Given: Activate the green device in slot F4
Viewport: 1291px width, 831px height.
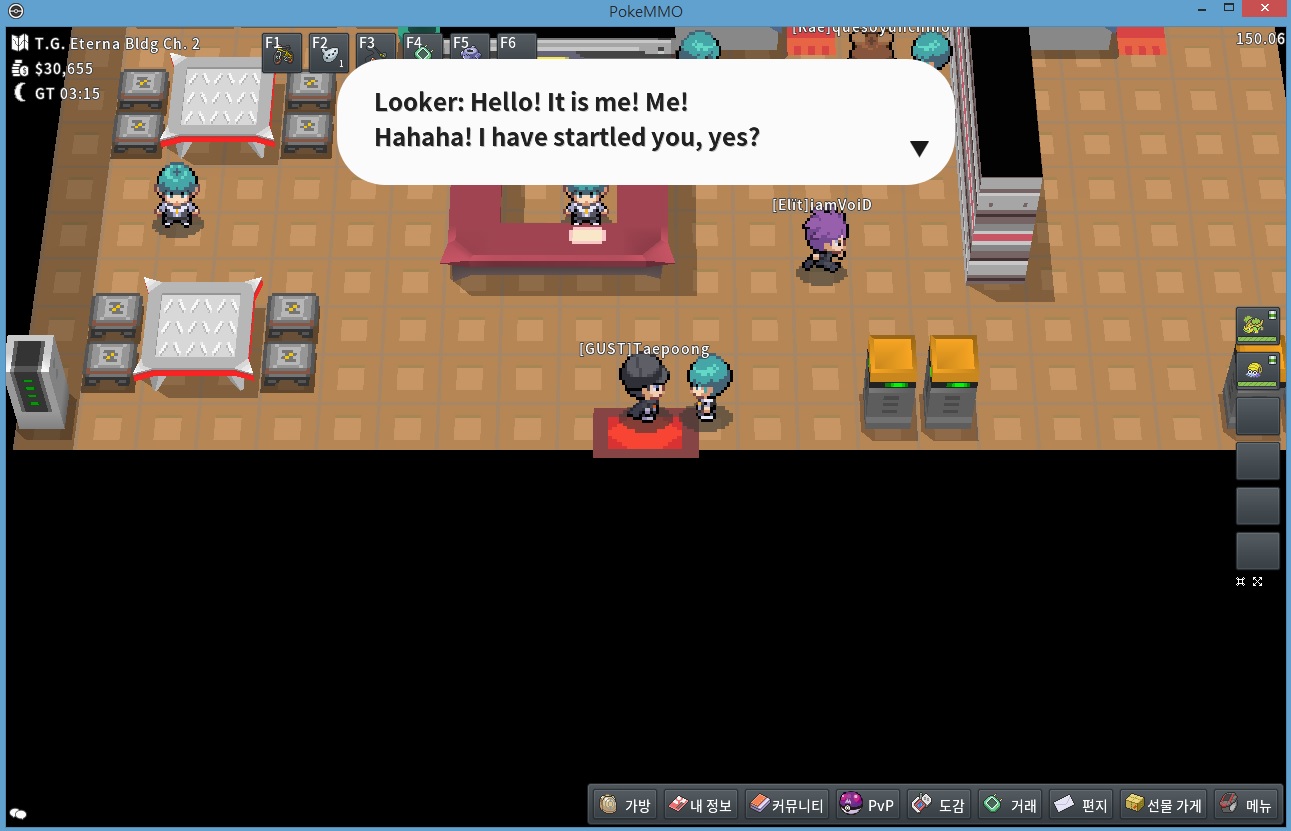Looking at the screenshot, I should [422, 51].
